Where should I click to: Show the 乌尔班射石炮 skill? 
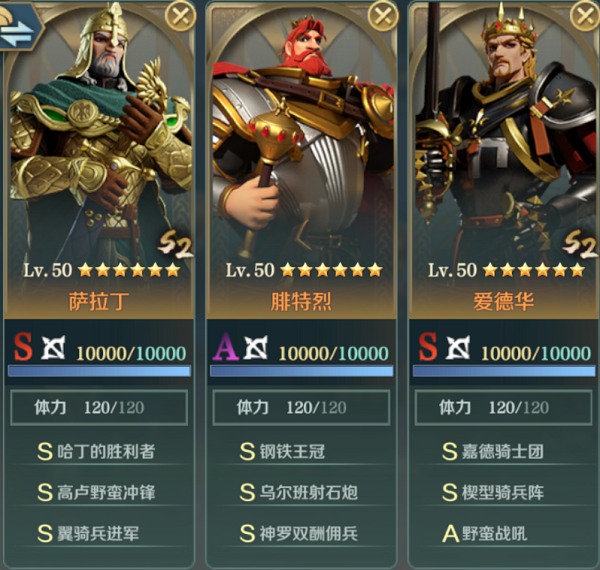coord(300,492)
